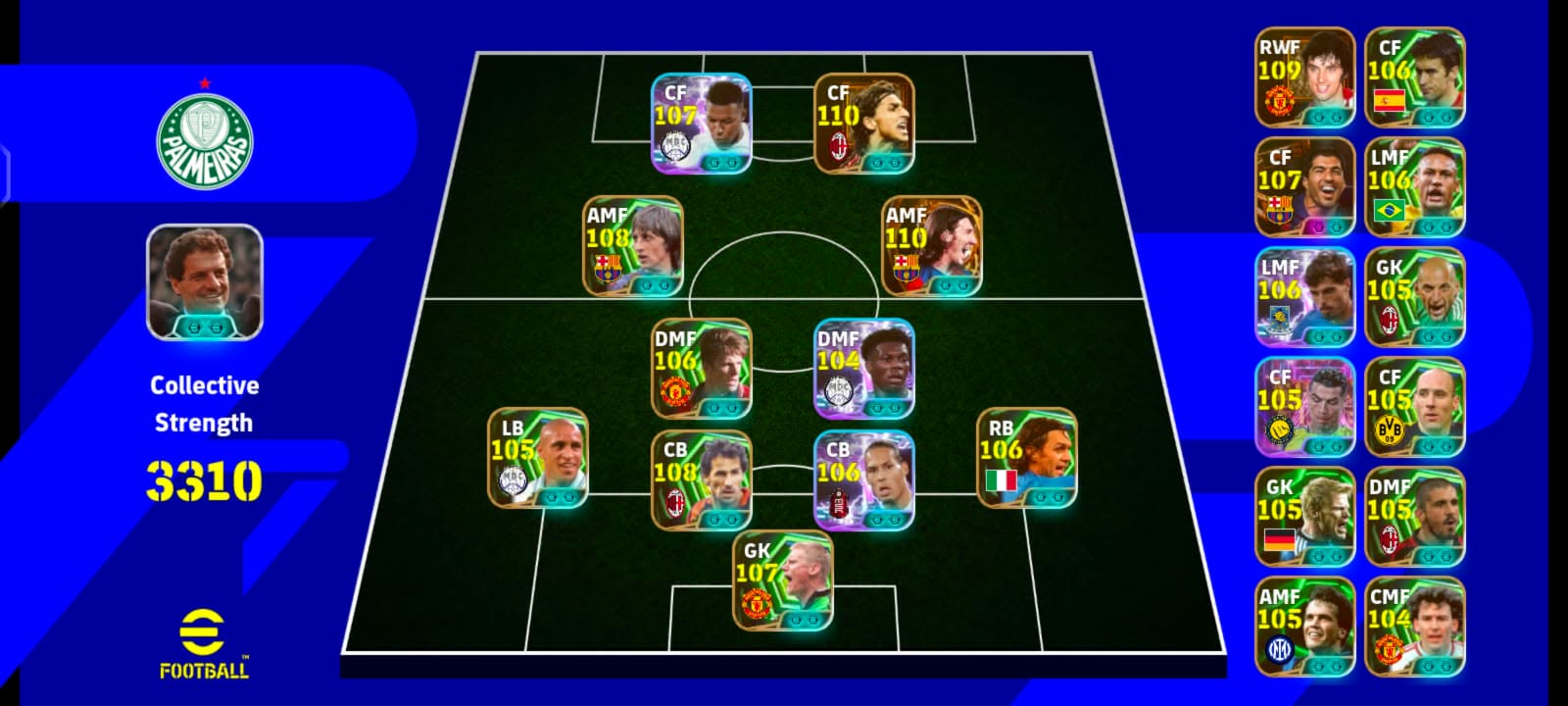Choose the 106 CF Spain substitute
Image resolution: width=1568 pixels, height=706 pixels.
1415,77
